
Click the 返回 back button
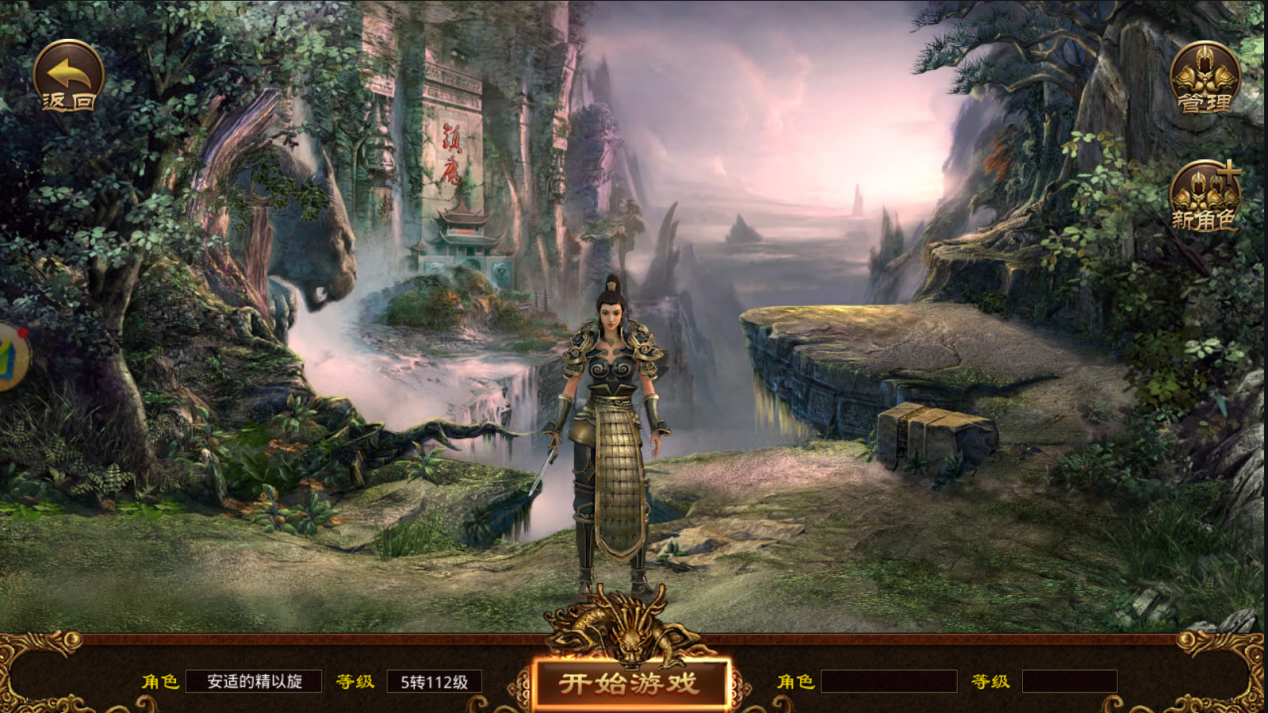click(x=68, y=76)
